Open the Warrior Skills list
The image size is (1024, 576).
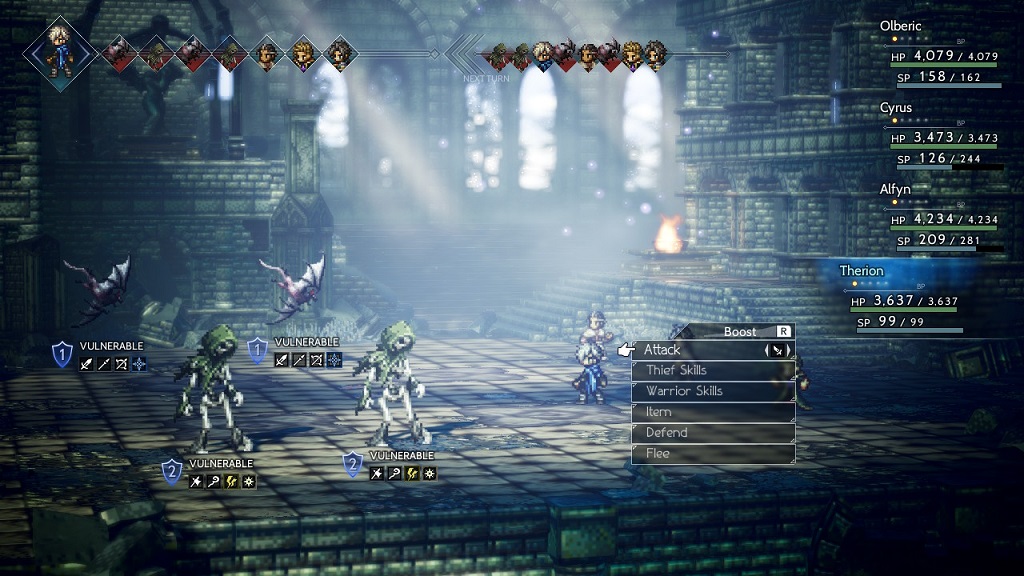point(714,392)
